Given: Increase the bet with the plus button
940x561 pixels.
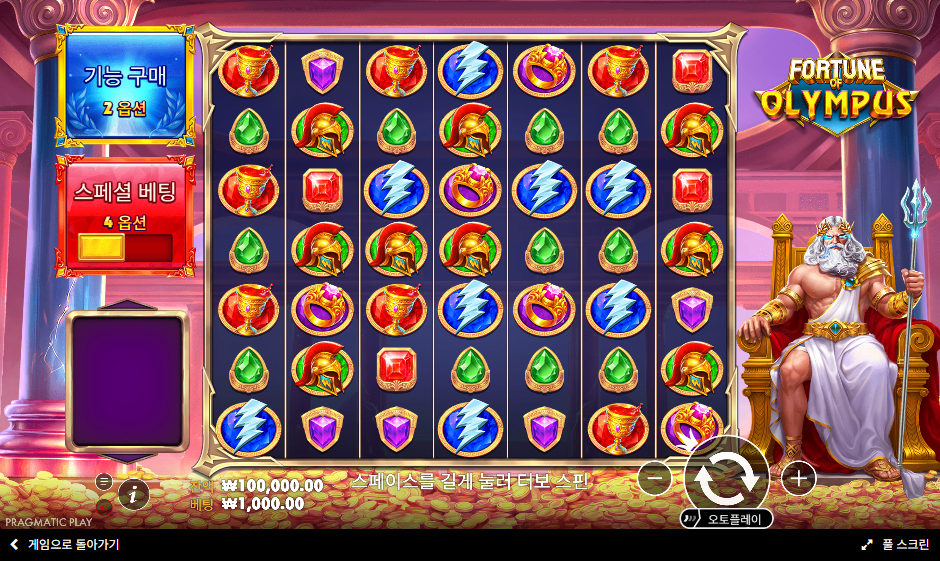Looking at the screenshot, I should point(798,479).
